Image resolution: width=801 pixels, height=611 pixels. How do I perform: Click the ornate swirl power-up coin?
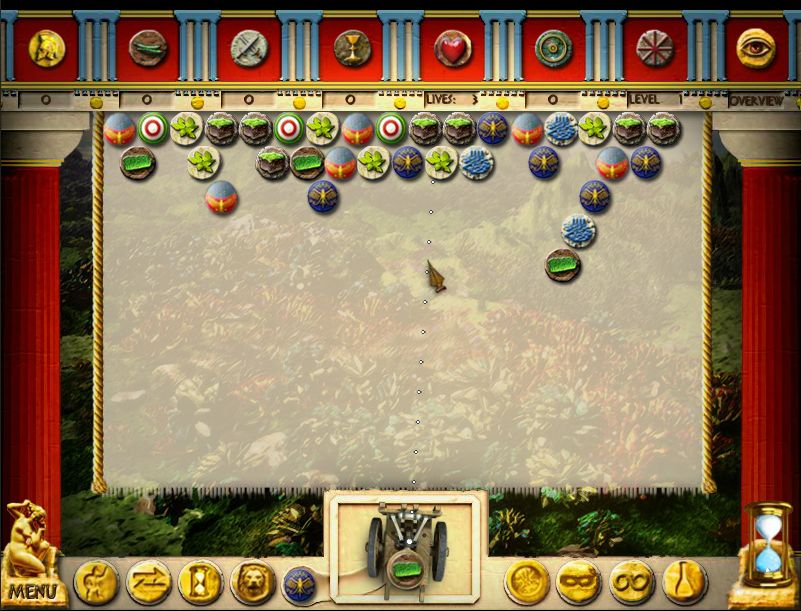click(x=527, y=581)
